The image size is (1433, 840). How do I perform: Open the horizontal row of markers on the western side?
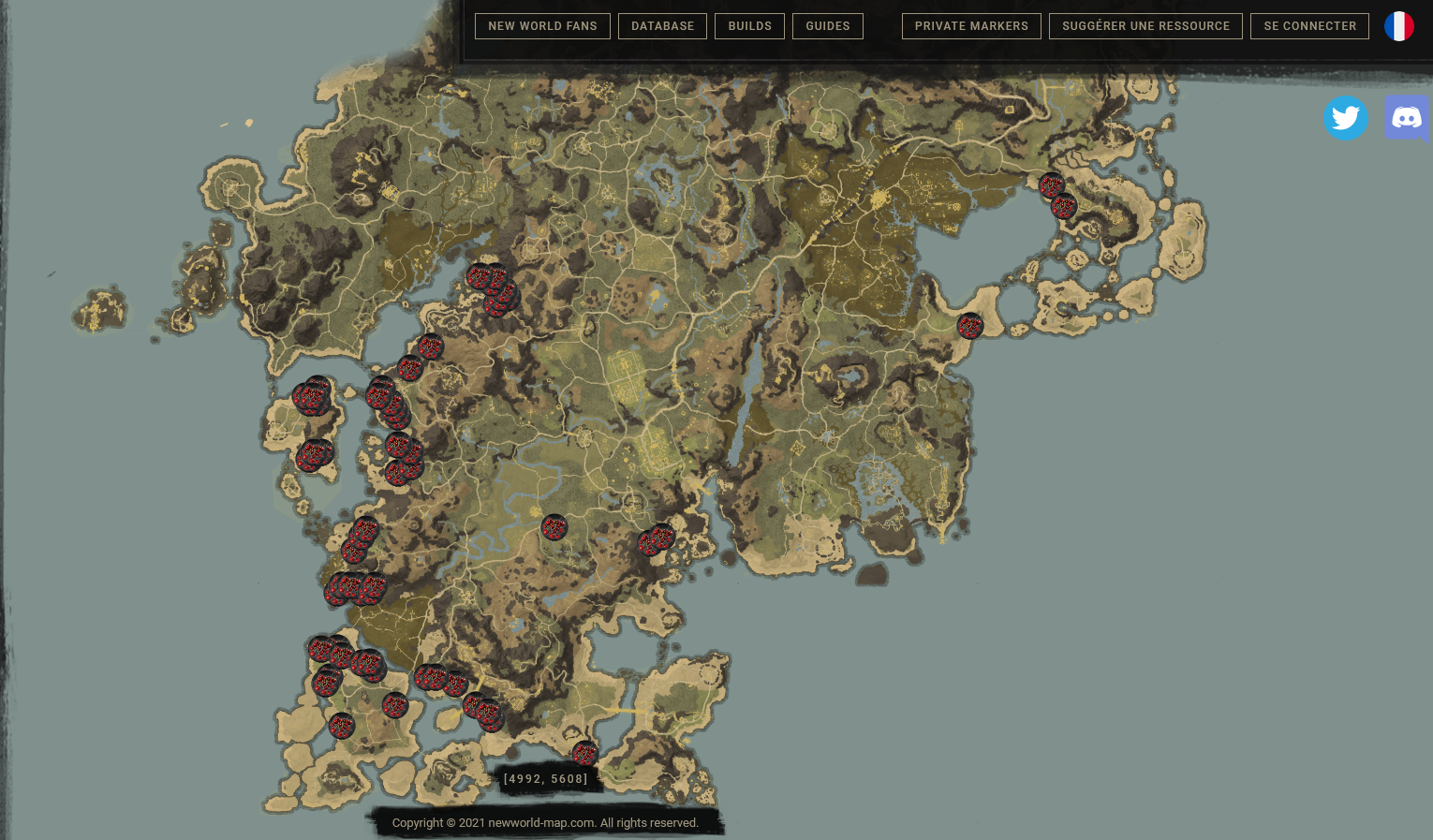(356, 590)
